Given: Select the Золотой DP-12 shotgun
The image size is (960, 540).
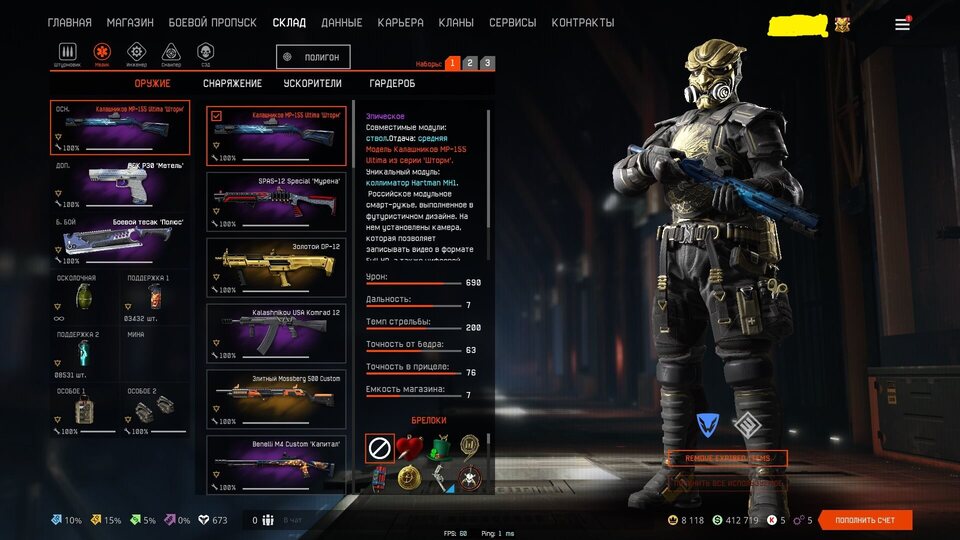Looking at the screenshot, I should tap(275, 265).
